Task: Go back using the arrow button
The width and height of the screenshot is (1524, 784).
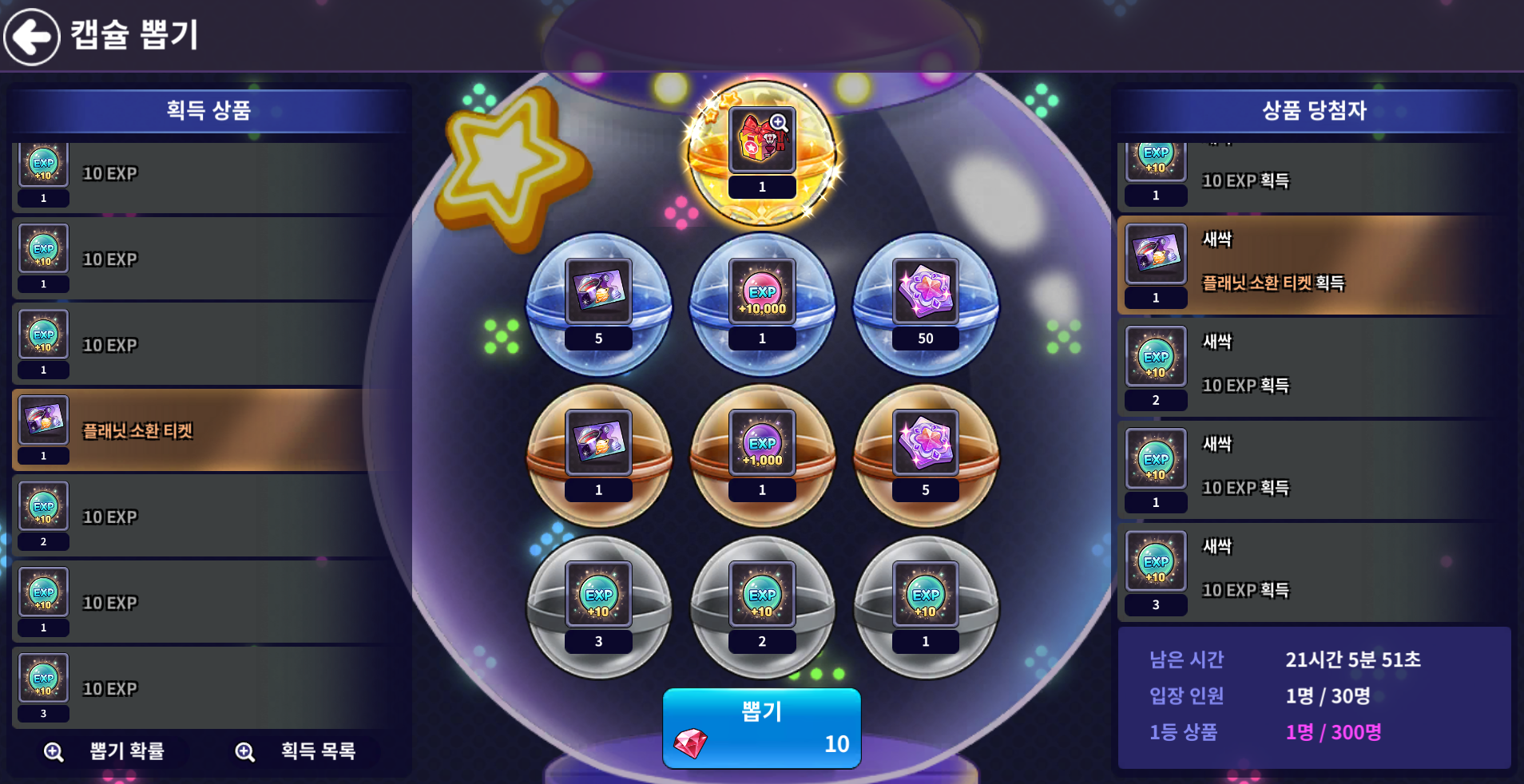Action: 32,36
